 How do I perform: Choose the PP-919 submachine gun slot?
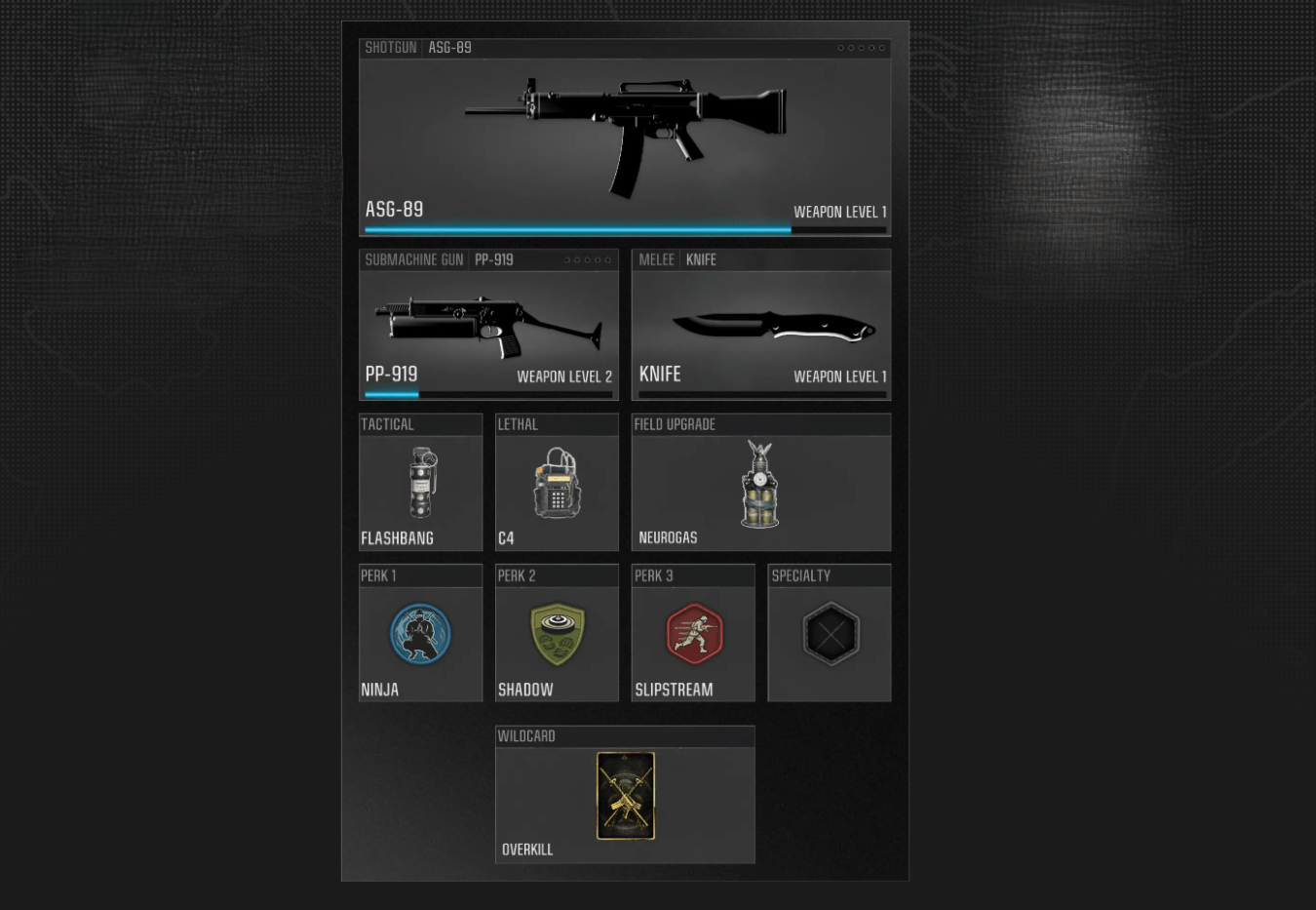click(x=488, y=325)
